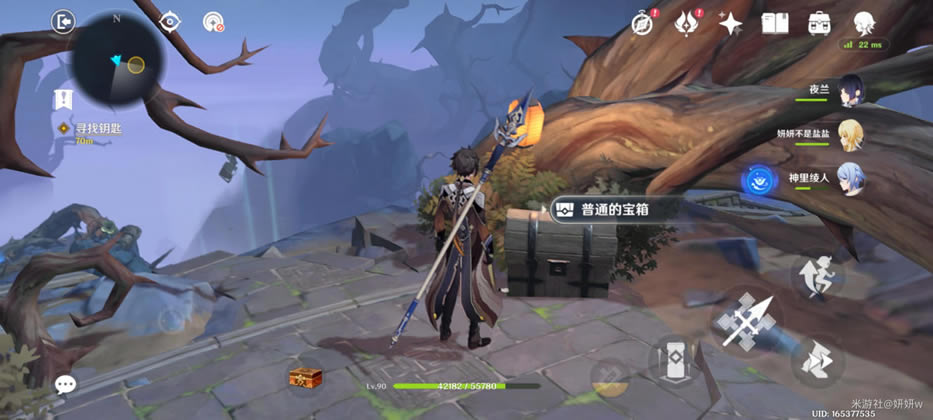Viewport: 933px width, 420px height.
Task: Use the pillar elemental skill button
Action: pyautogui.click(x=674, y=362)
